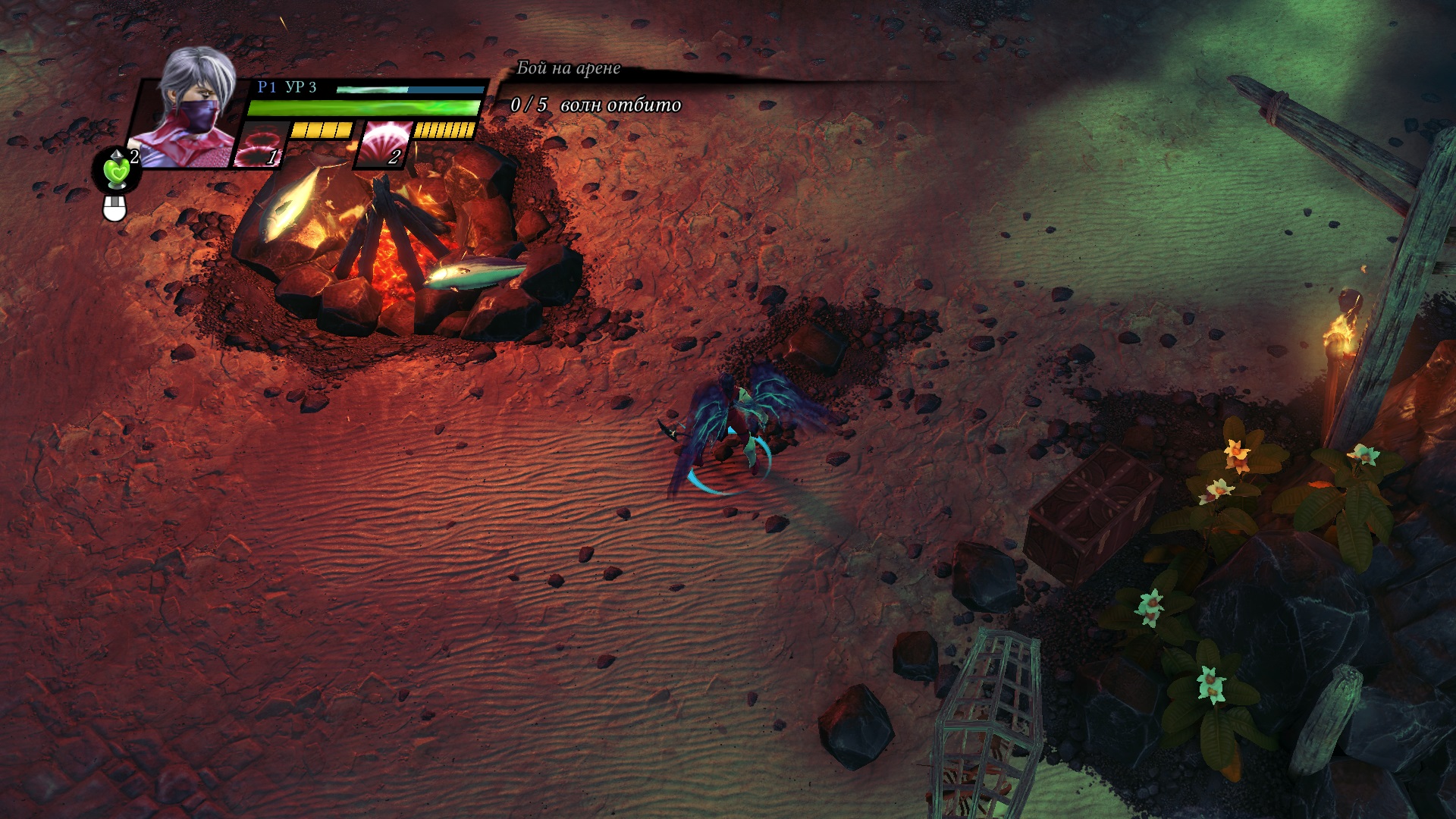Select the "Бой на арене" objective tracker
The height and width of the screenshot is (819, 1456).
(x=568, y=68)
